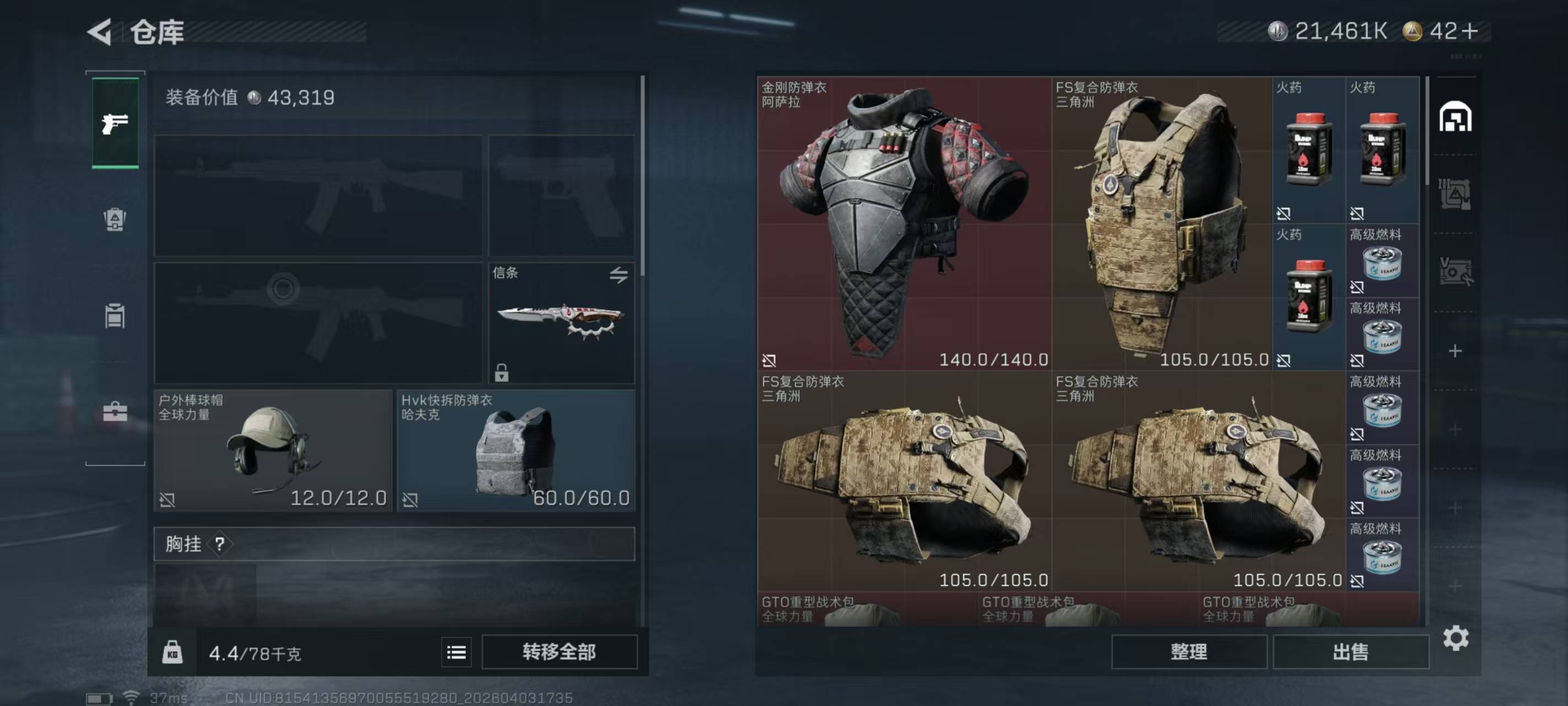Click the 胸挂 help question mark
The image size is (1568, 706).
(220, 544)
